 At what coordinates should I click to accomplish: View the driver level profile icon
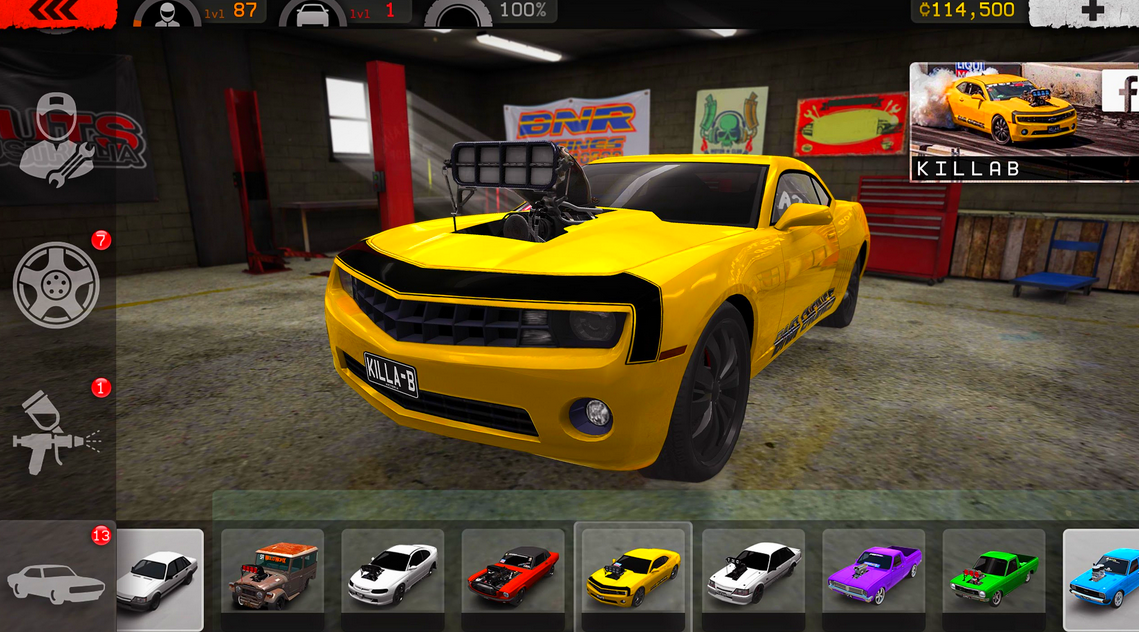pos(166,13)
